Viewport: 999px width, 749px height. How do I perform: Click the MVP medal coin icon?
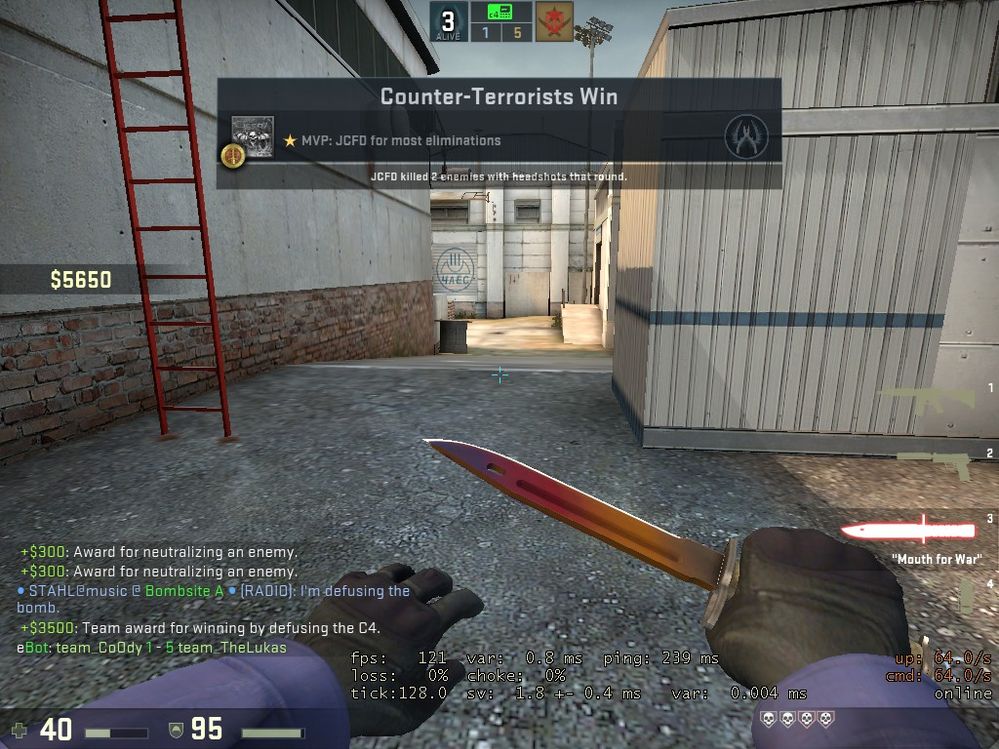(x=232, y=156)
